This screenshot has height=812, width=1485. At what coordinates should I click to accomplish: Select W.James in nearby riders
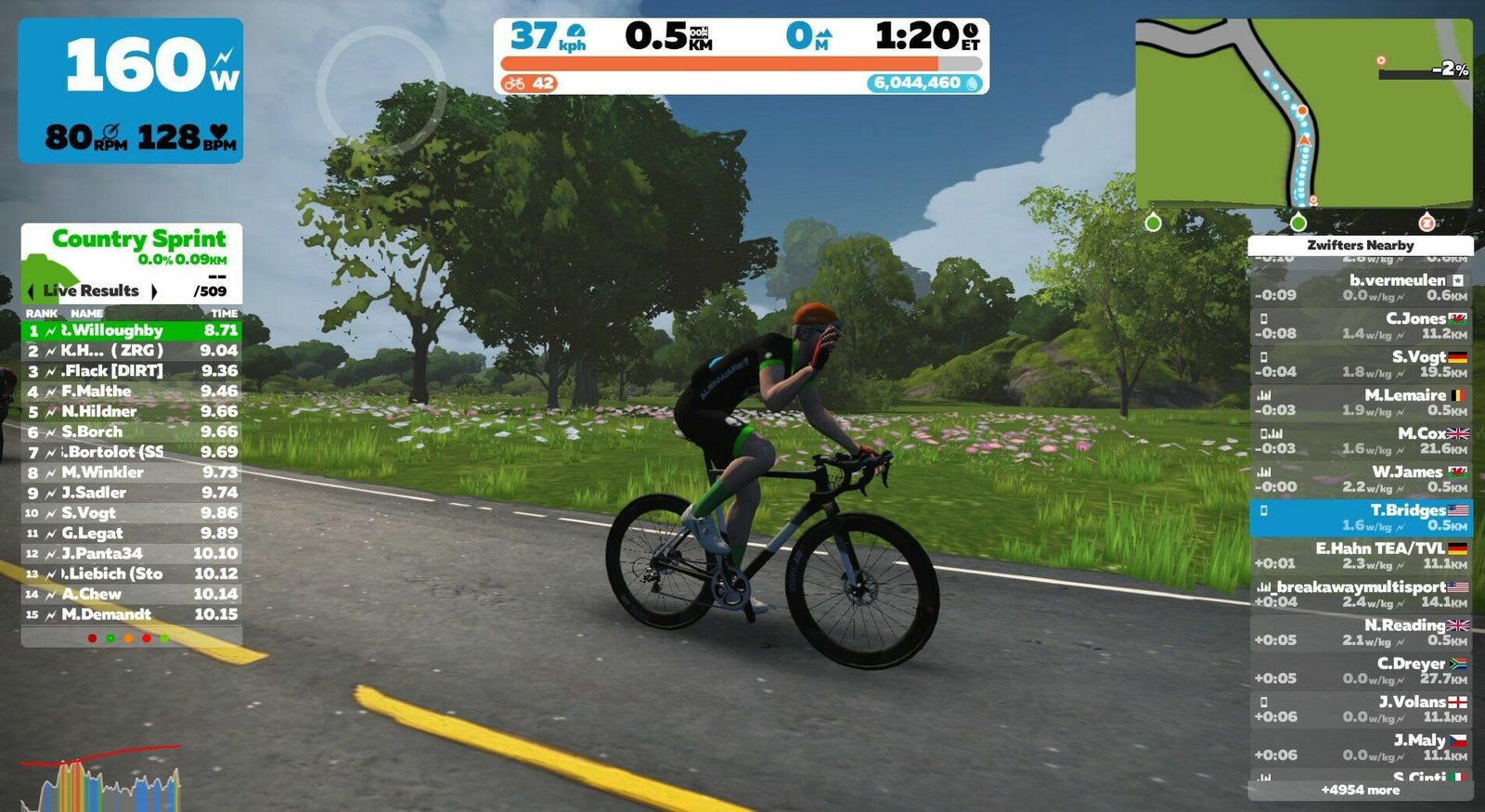pyautogui.click(x=1360, y=479)
